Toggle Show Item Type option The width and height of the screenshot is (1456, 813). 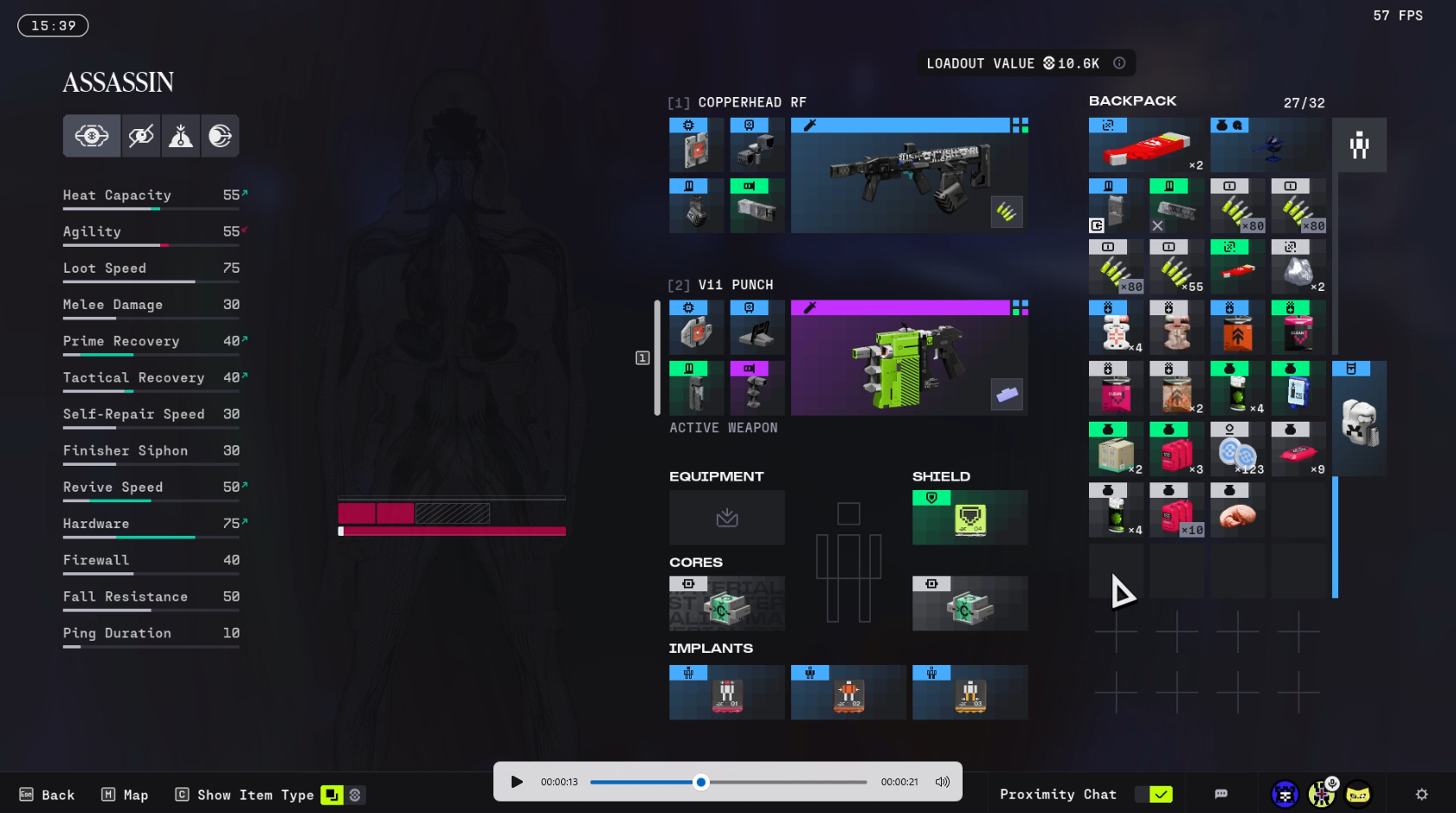332,795
